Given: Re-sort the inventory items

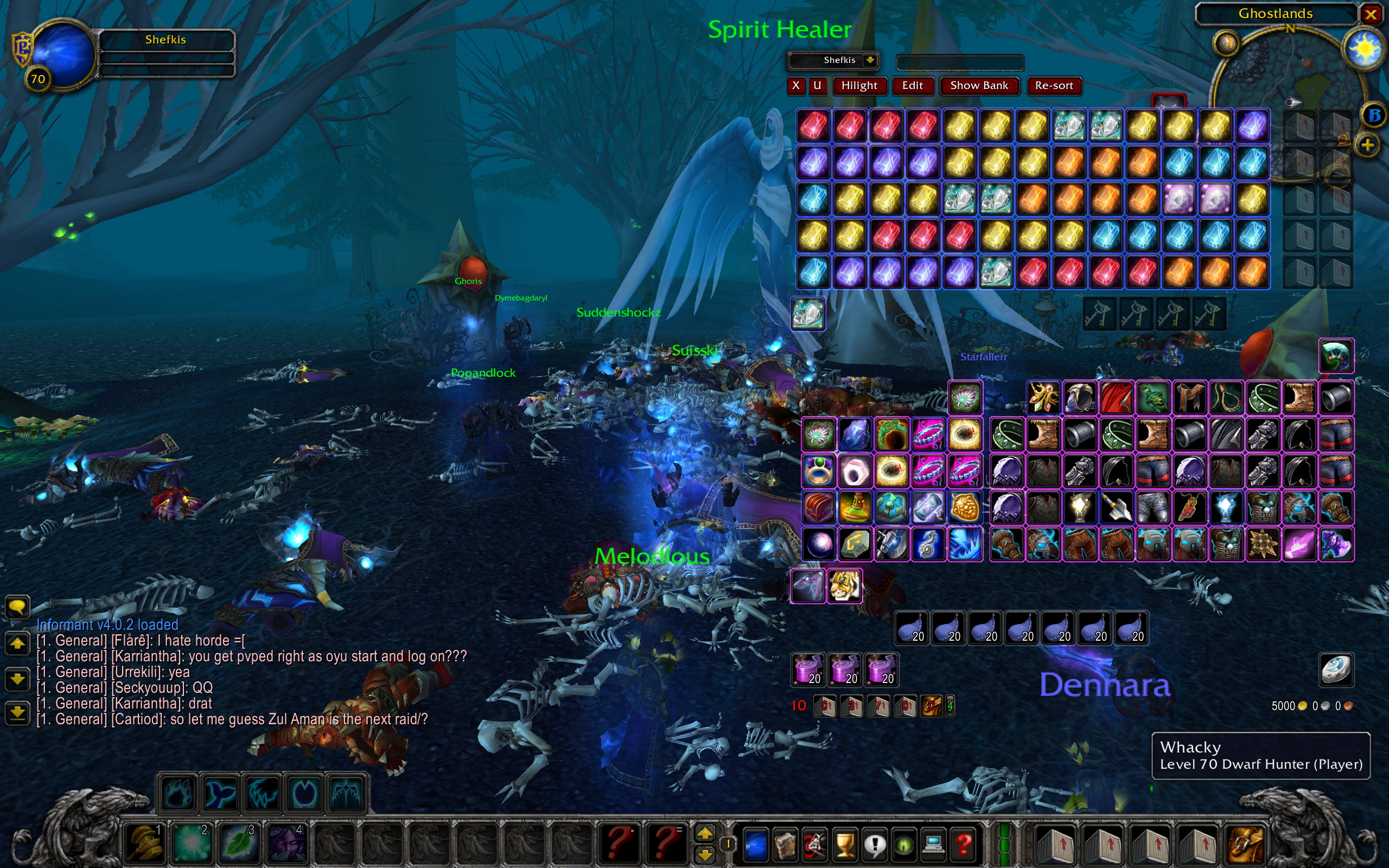Looking at the screenshot, I should coord(1054,86).
